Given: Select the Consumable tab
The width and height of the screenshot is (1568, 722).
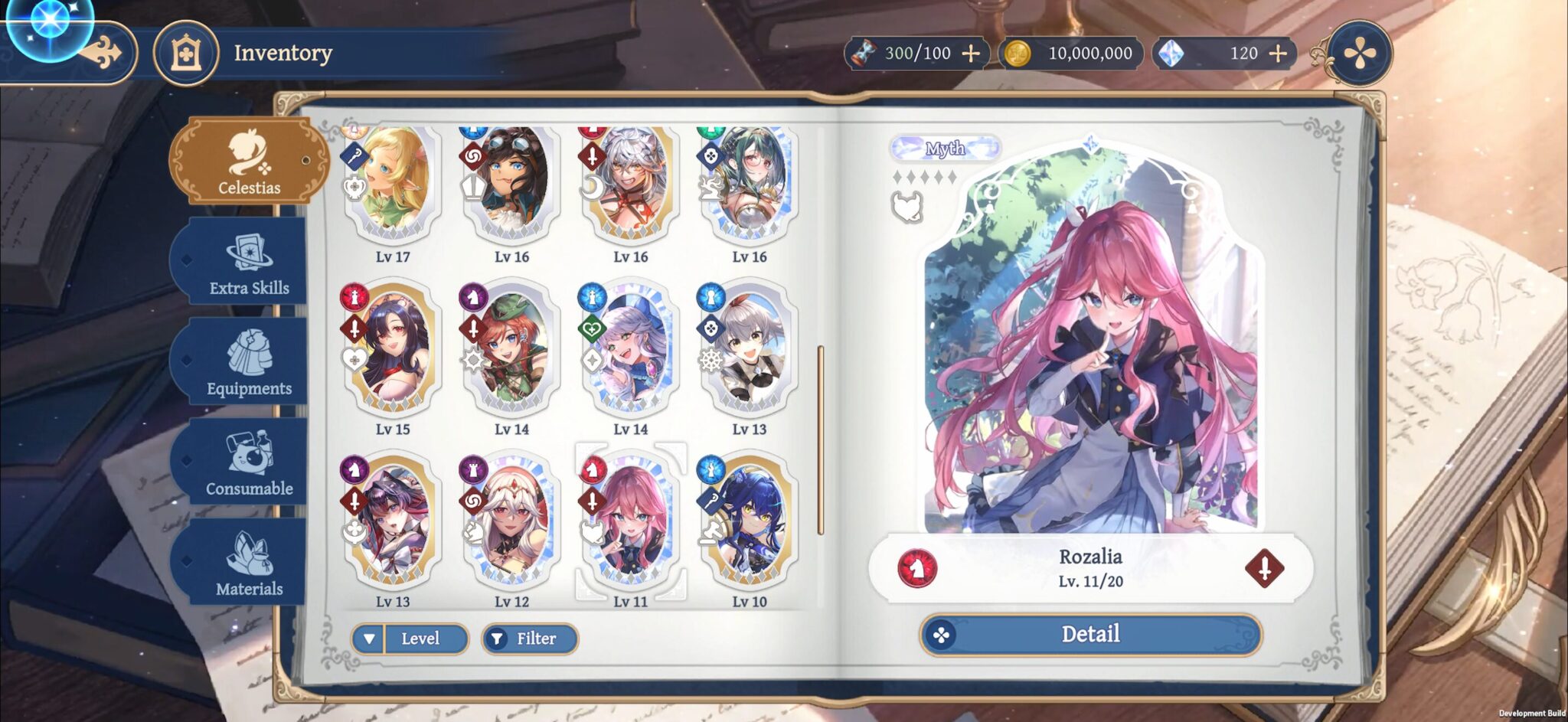Looking at the screenshot, I should tap(248, 465).
